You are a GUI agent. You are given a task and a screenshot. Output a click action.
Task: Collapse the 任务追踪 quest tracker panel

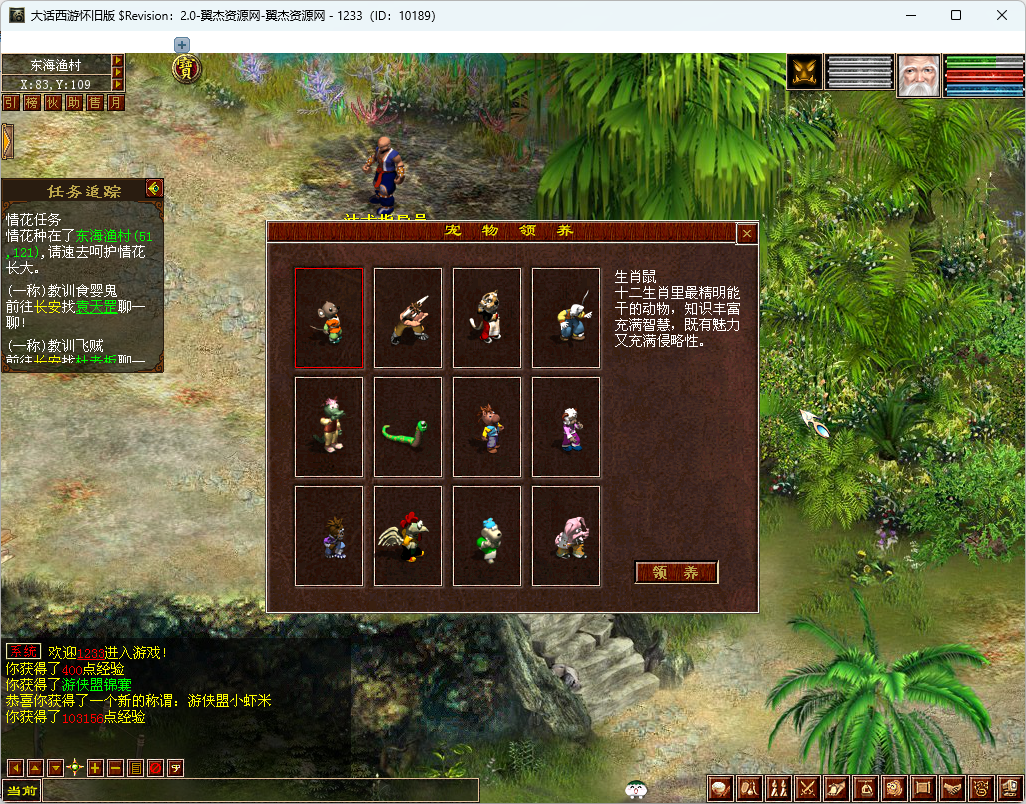153,188
